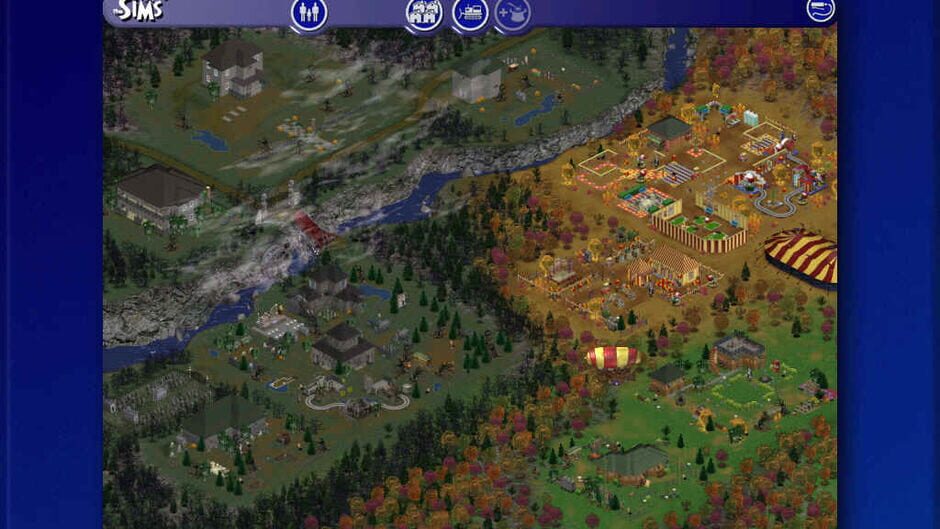Click the dimmed plus-sign icon
The height and width of the screenshot is (529, 940).
[x=513, y=13]
